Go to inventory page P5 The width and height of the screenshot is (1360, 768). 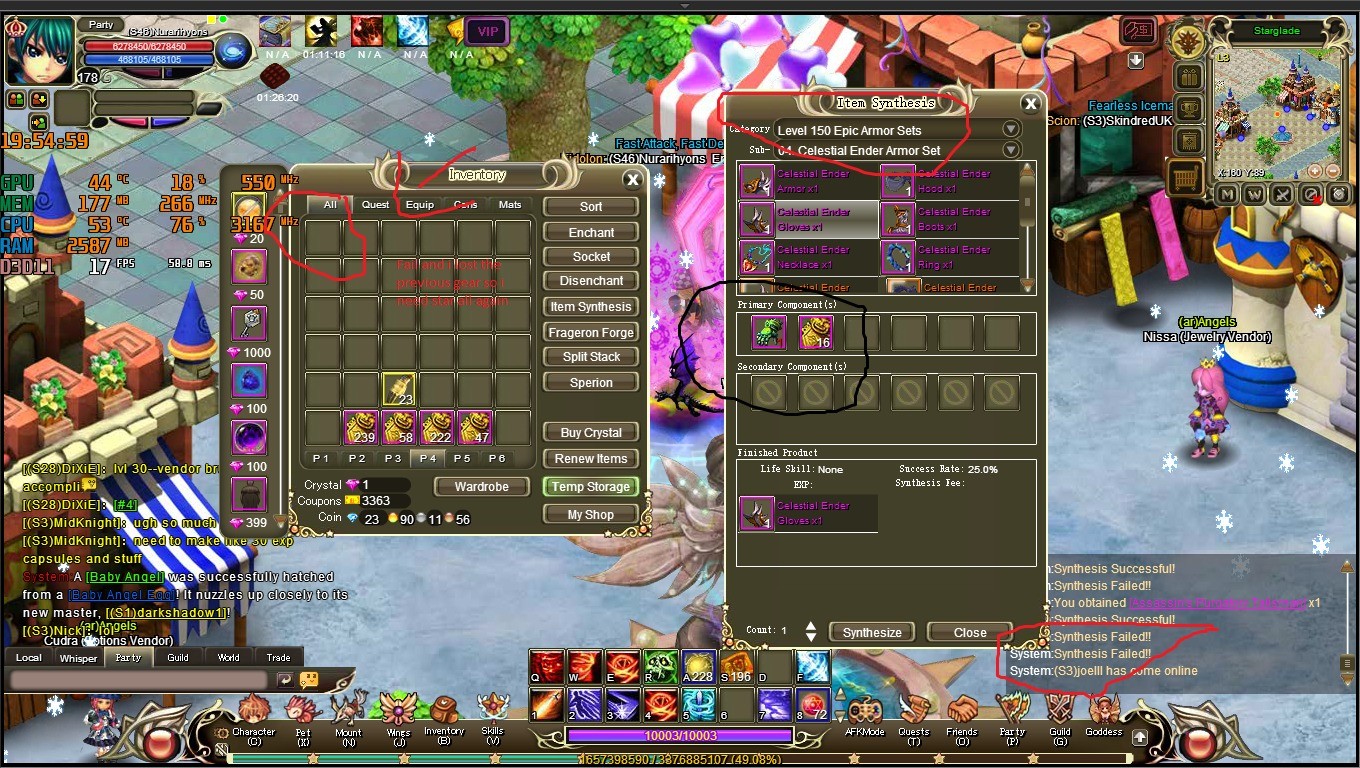pyautogui.click(x=461, y=458)
